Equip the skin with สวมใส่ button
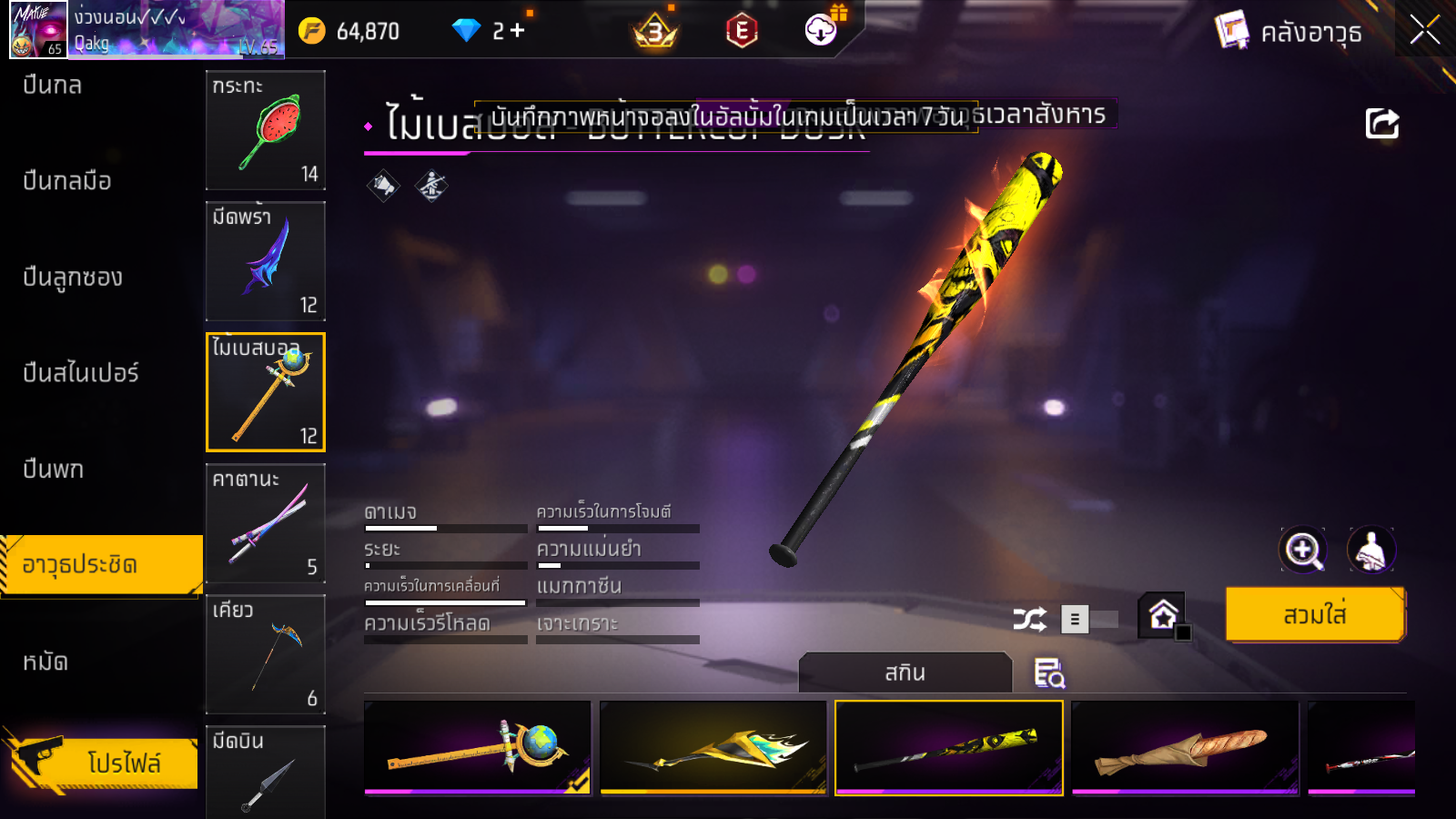Image resolution: width=1456 pixels, height=819 pixels. [1315, 615]
